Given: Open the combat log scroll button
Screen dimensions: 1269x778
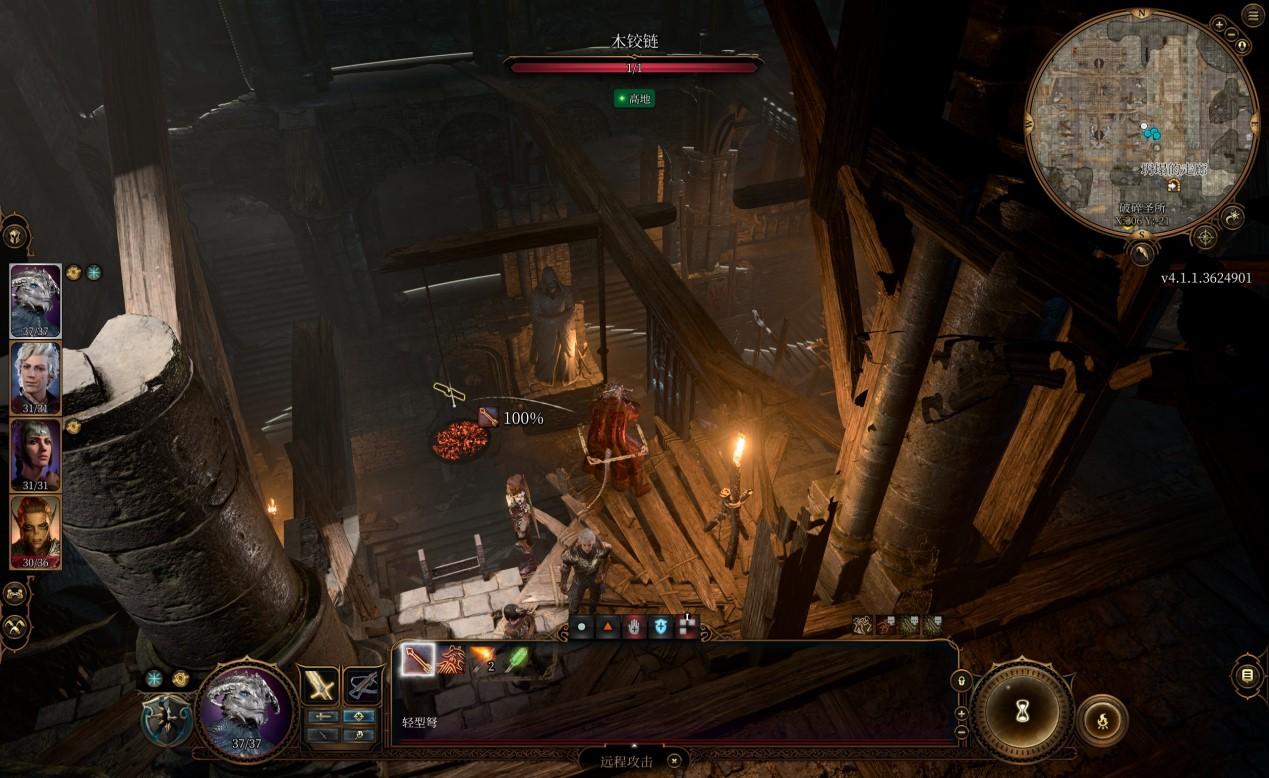Looking at the screenshot, I should (1247, 676).
